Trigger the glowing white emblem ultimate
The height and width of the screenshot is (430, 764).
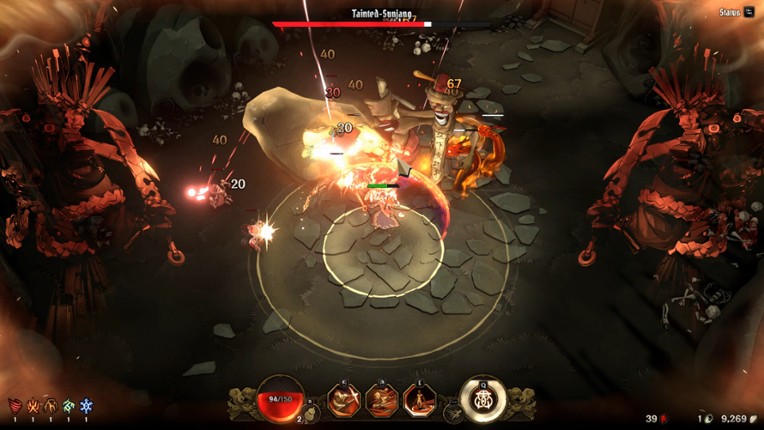(482, 398)
